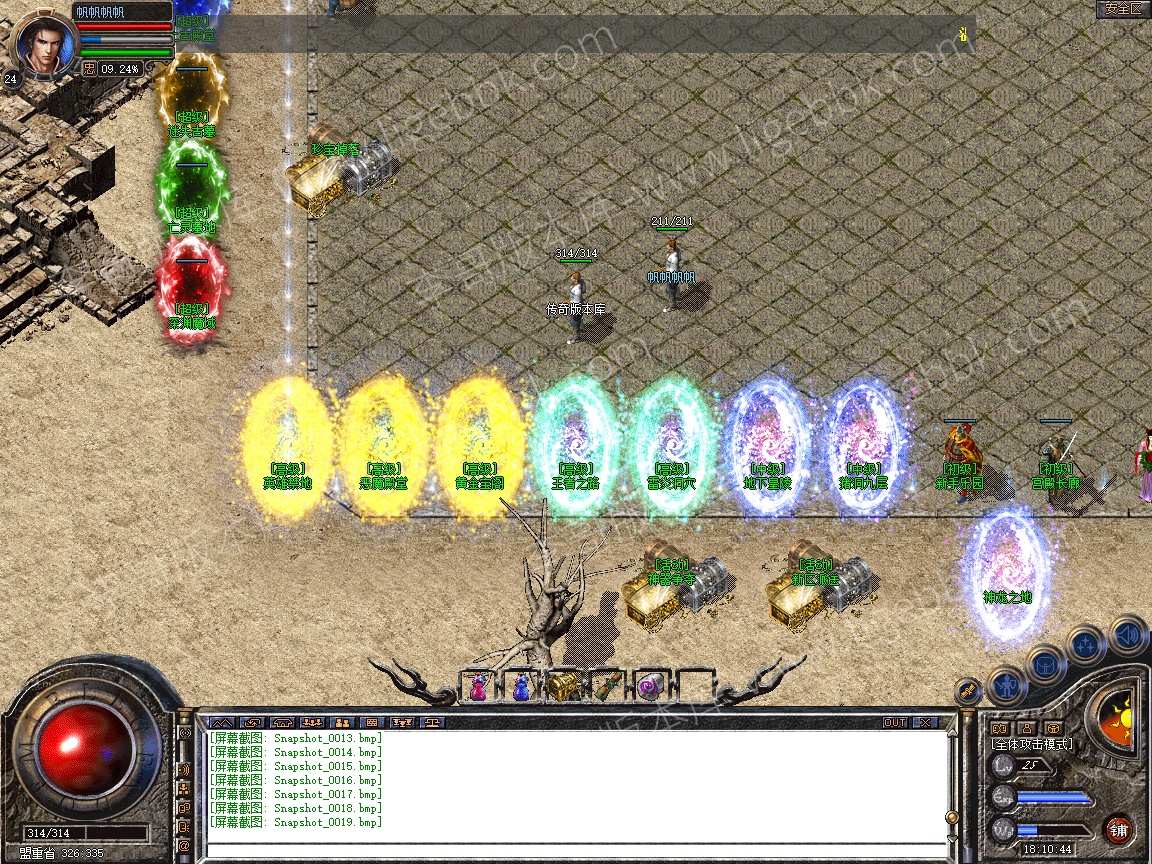The width and height of the screenshot is (1152, 864).
Task: Select the pink potion belt slot
Action: pos(479,687)
